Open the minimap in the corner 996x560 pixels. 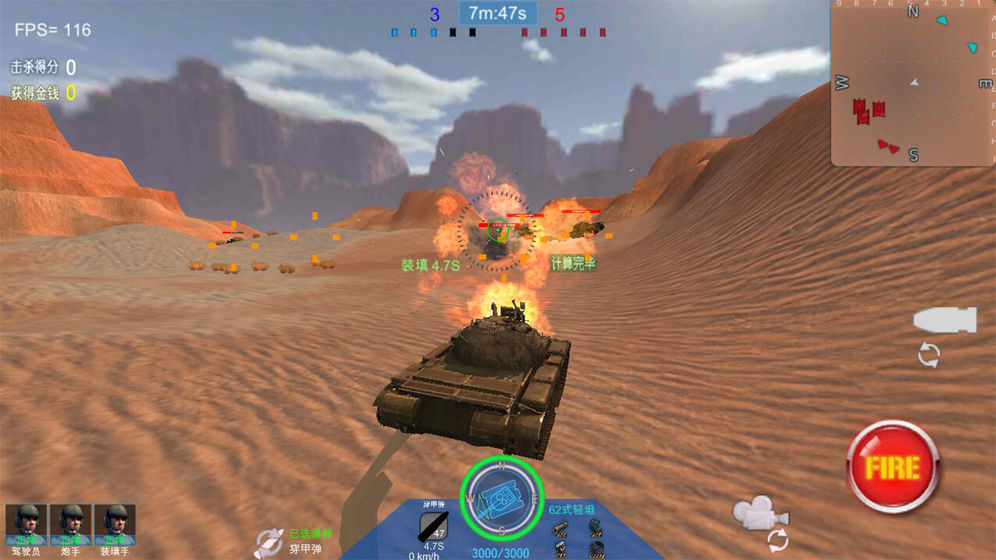[x=912, y=83]
